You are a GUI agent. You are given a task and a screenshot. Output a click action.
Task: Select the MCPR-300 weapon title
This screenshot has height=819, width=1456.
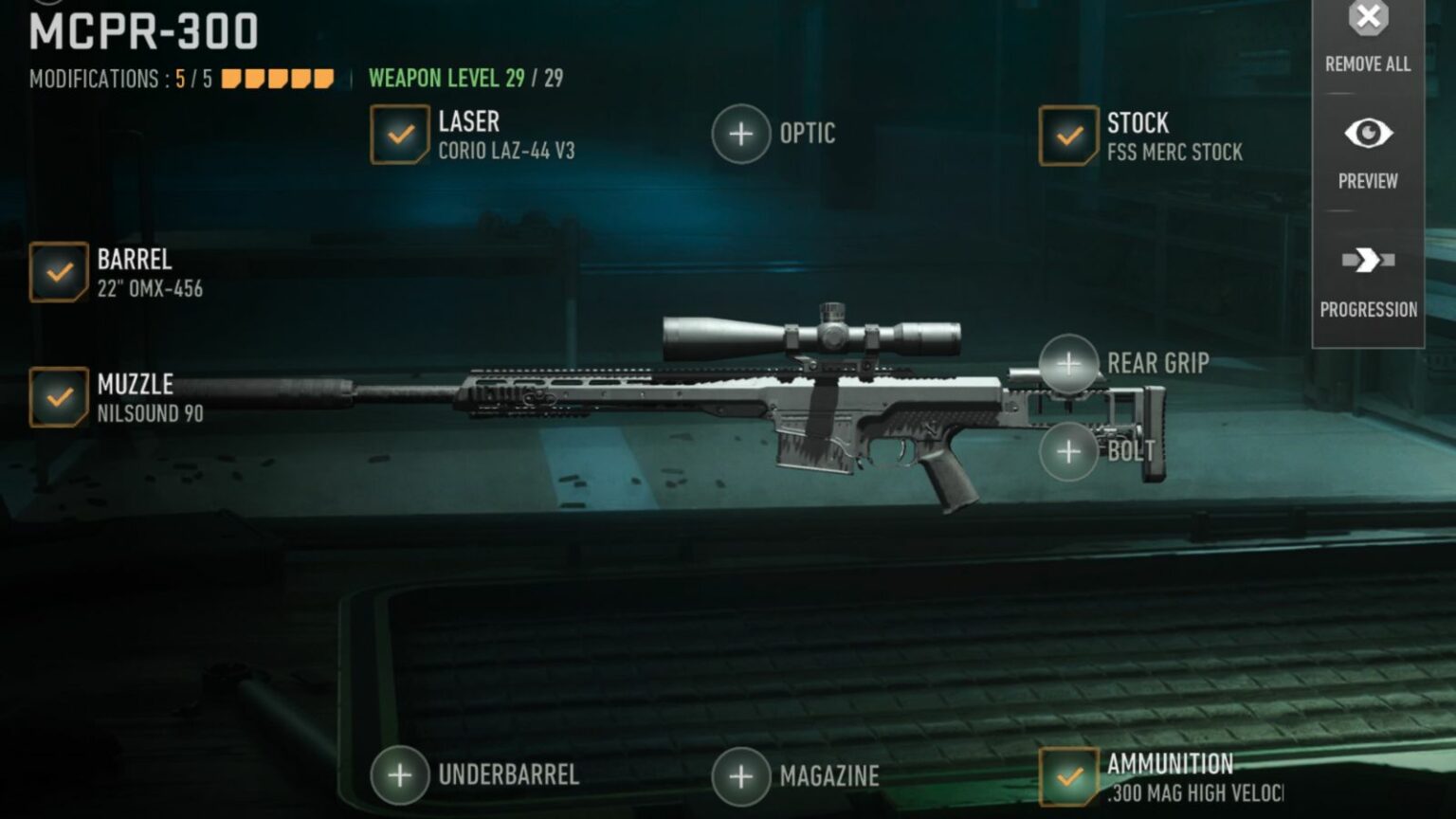(x=140, y=30)
